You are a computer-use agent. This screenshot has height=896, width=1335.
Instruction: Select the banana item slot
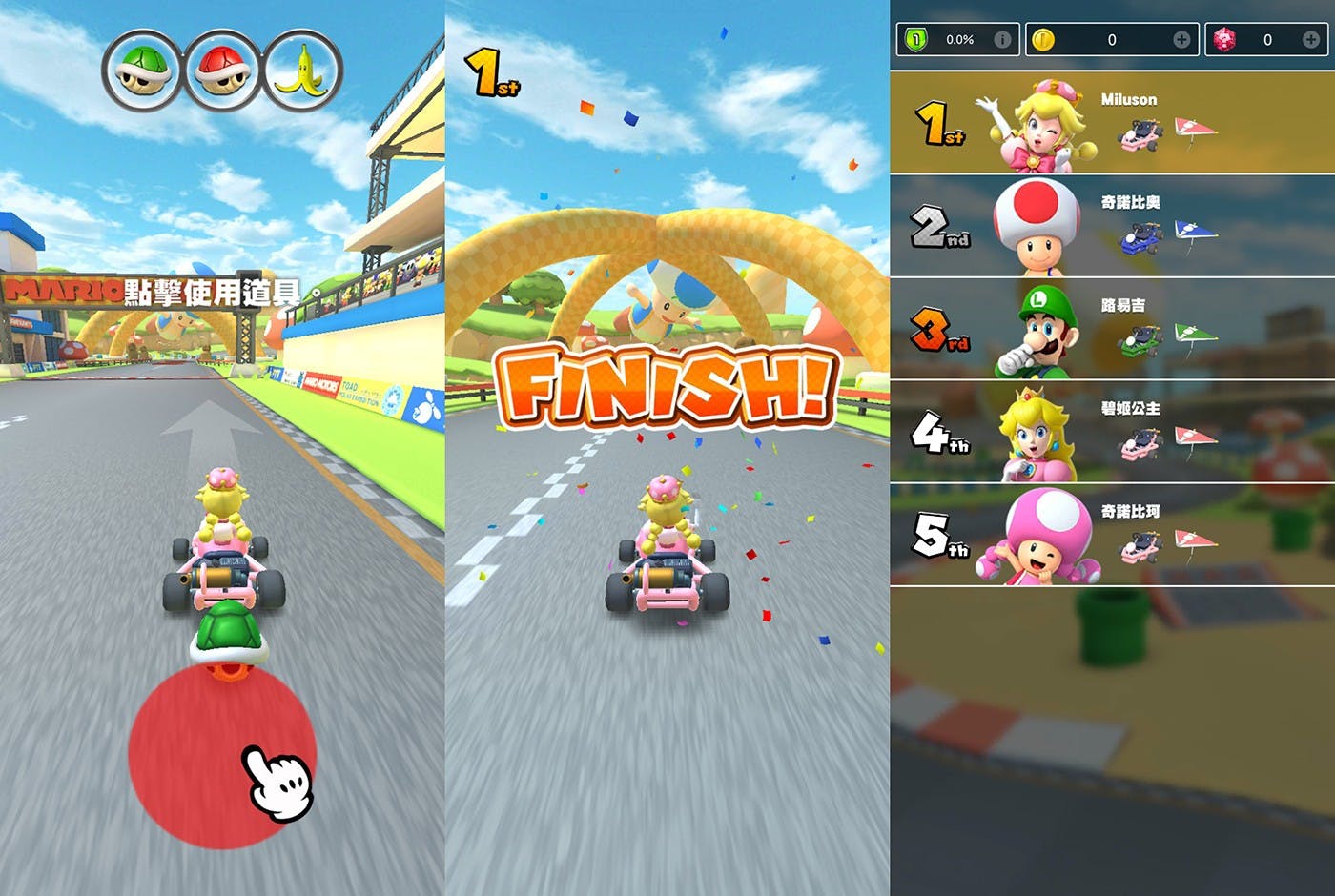click(302, 71)
